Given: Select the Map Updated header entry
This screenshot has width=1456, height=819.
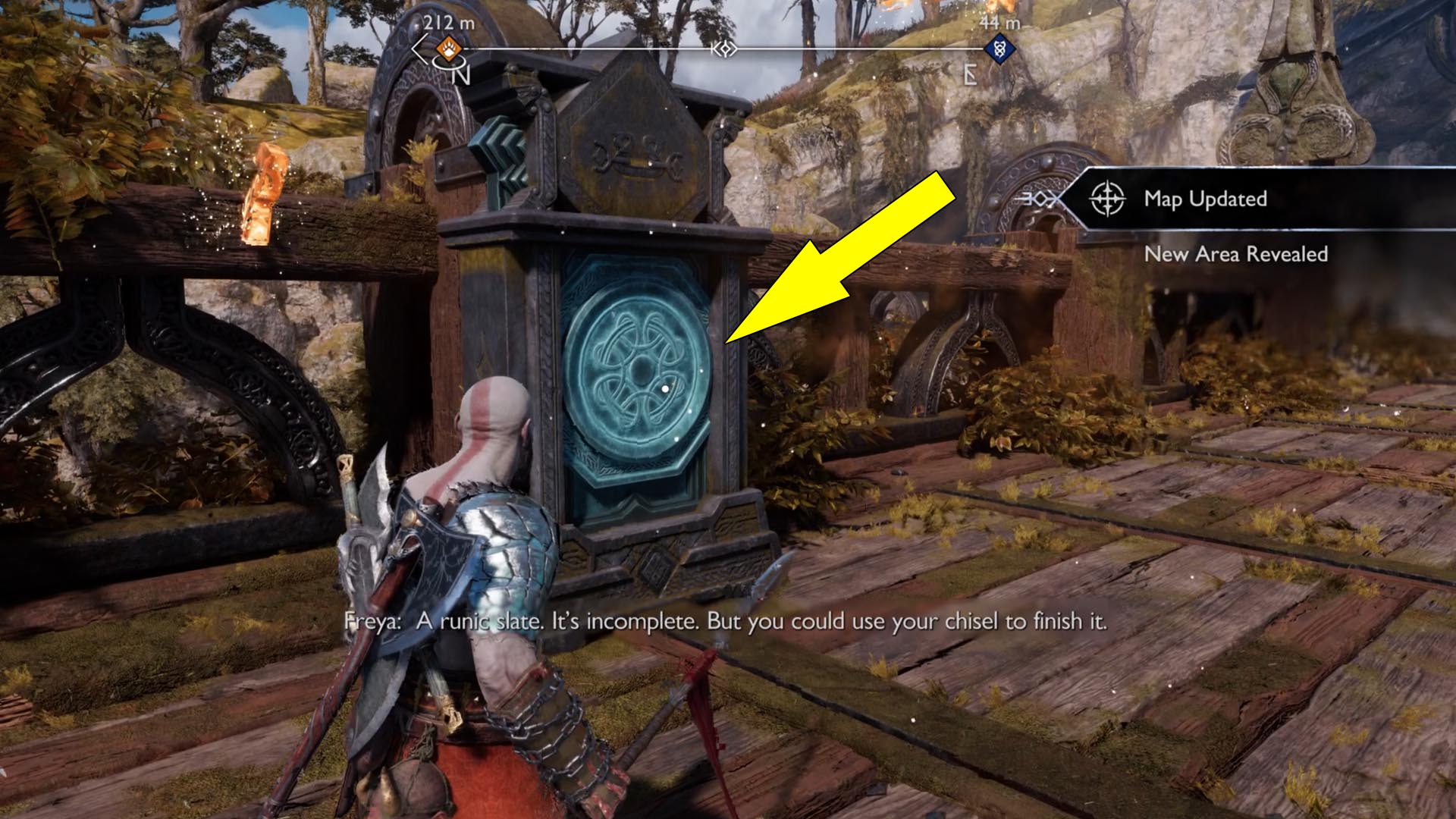Looking at the screenshot, I should pos(1205,199).
